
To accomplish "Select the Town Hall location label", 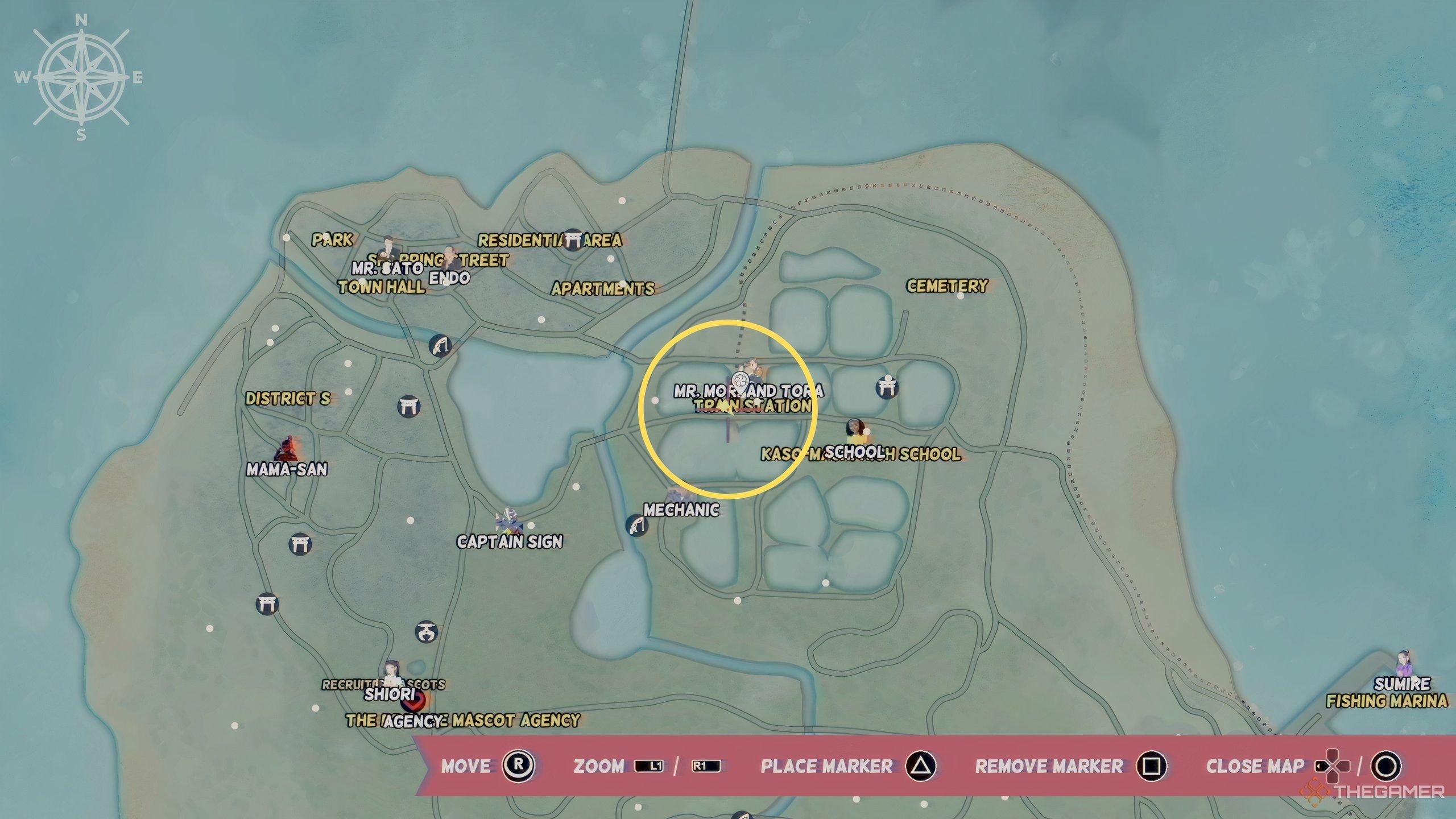I will (x=381, y=287).
